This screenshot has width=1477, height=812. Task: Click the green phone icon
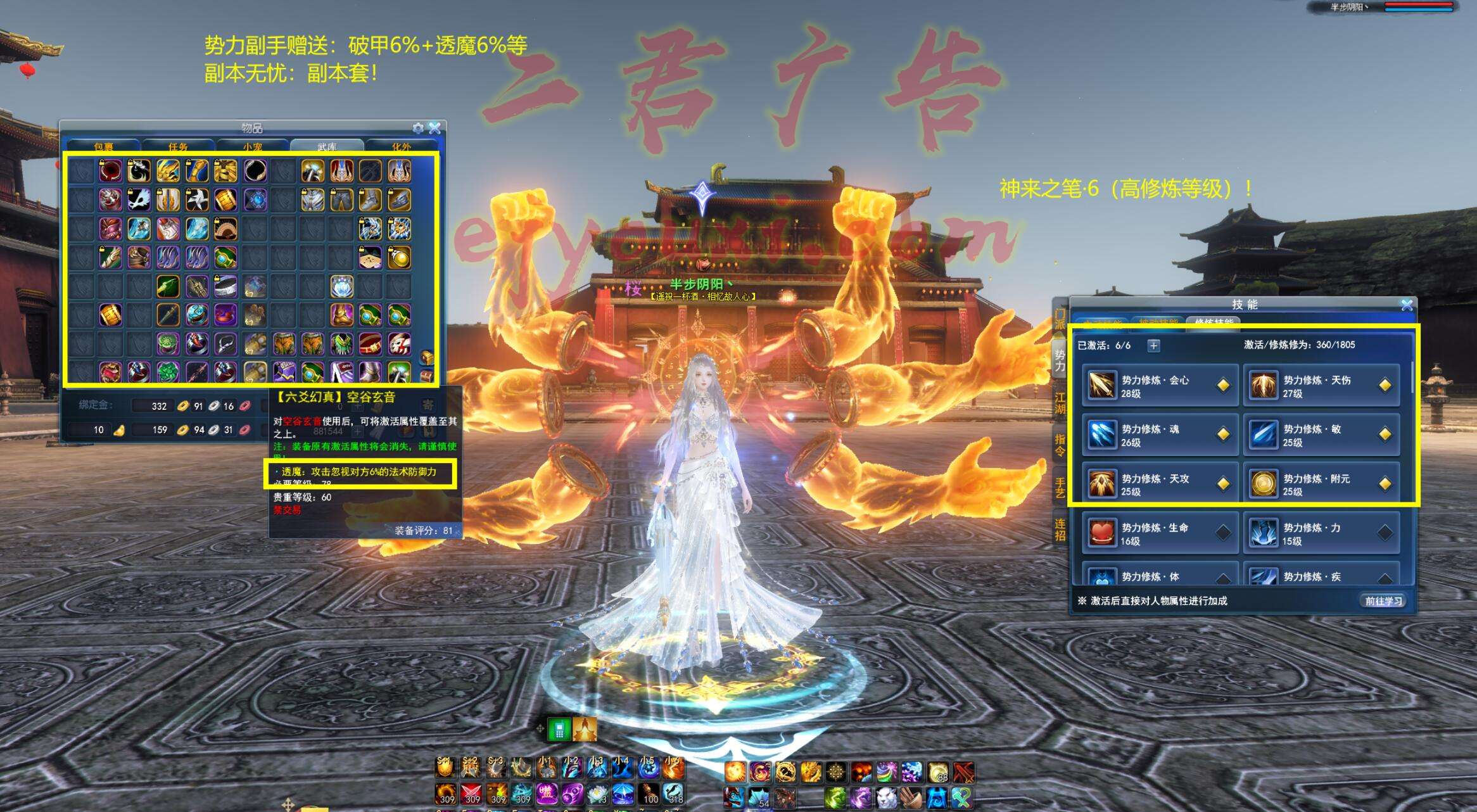pos(559,730)
